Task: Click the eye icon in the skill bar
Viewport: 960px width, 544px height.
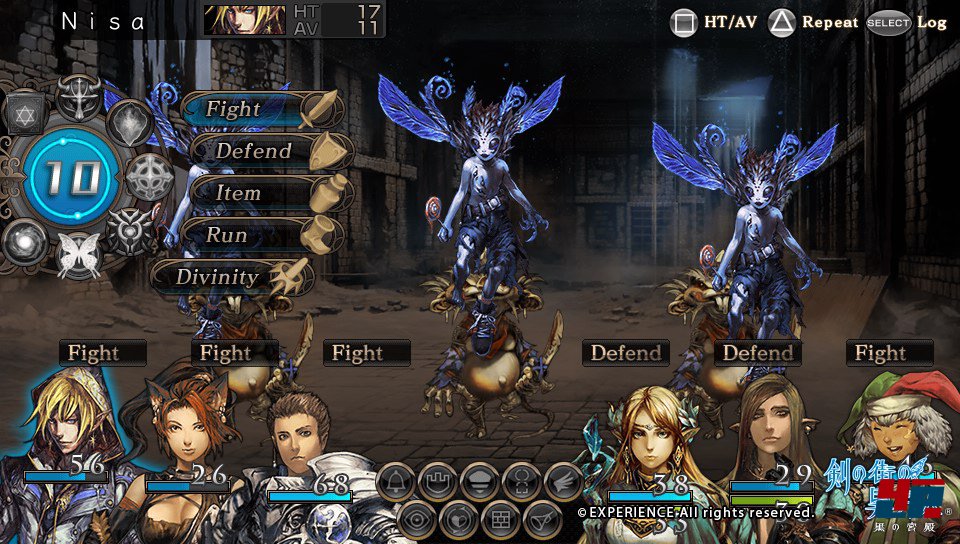Action: pos(417,520)
